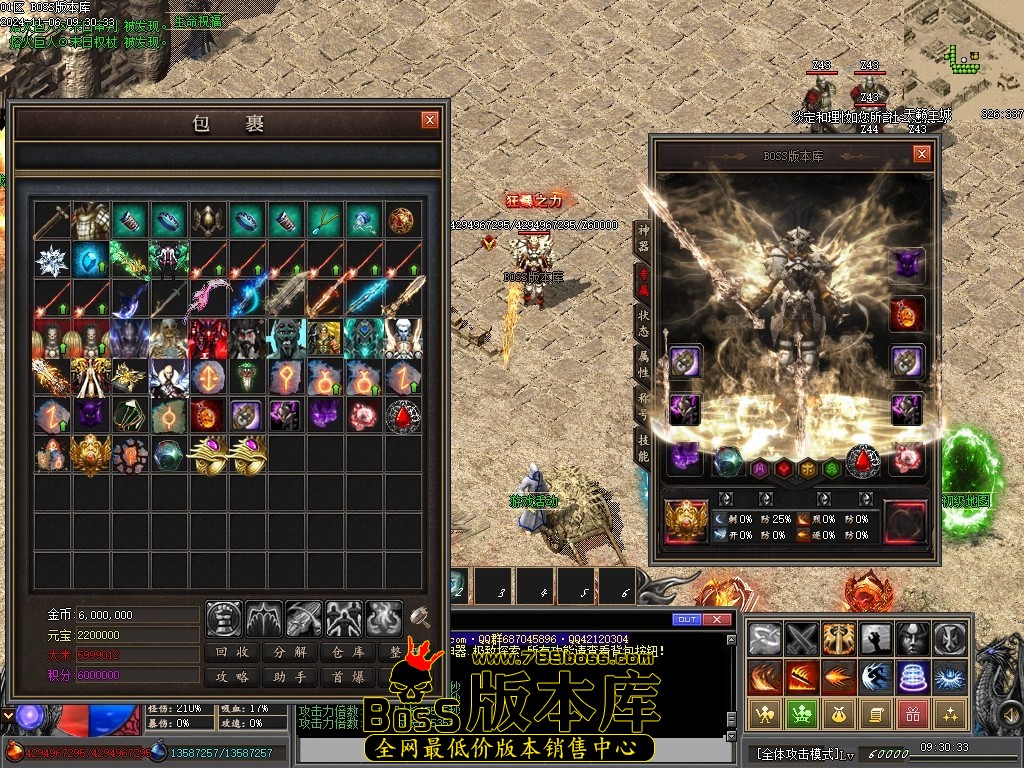The width and height of the screenshot is (1024, 768).
Task: Click the red gift box icon
Action: click(x=911, y=713)
